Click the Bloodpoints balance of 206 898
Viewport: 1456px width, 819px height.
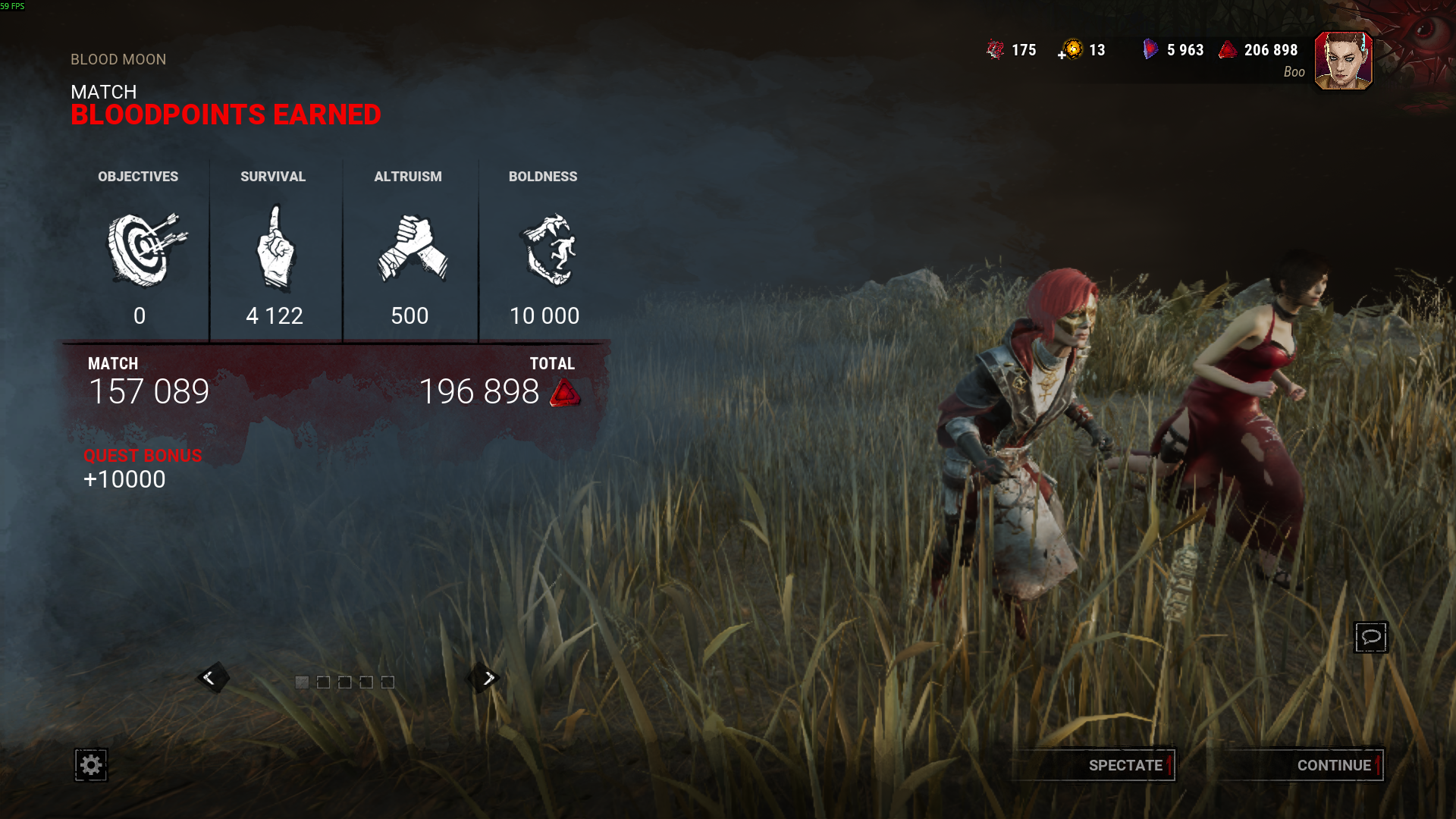click(1259, 50)
